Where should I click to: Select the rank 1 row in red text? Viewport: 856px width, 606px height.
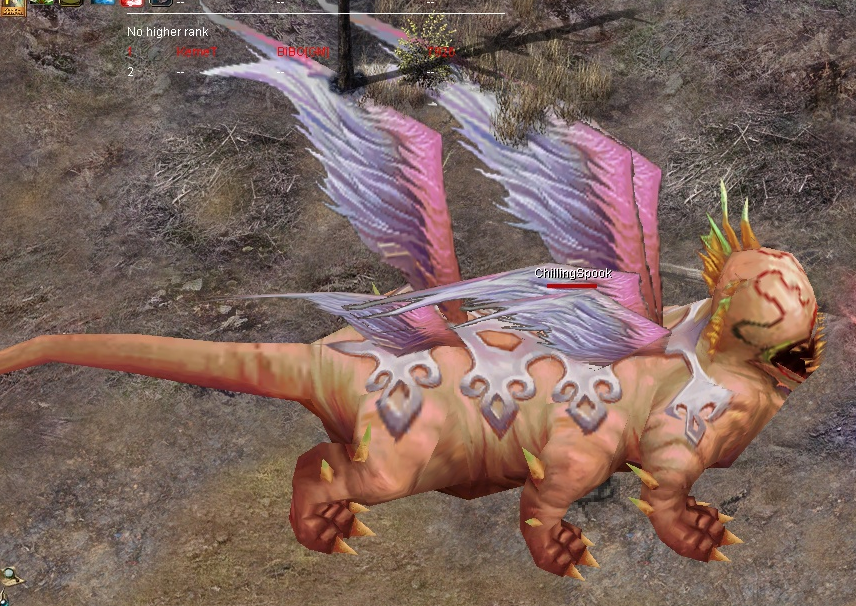coord(290,51)
